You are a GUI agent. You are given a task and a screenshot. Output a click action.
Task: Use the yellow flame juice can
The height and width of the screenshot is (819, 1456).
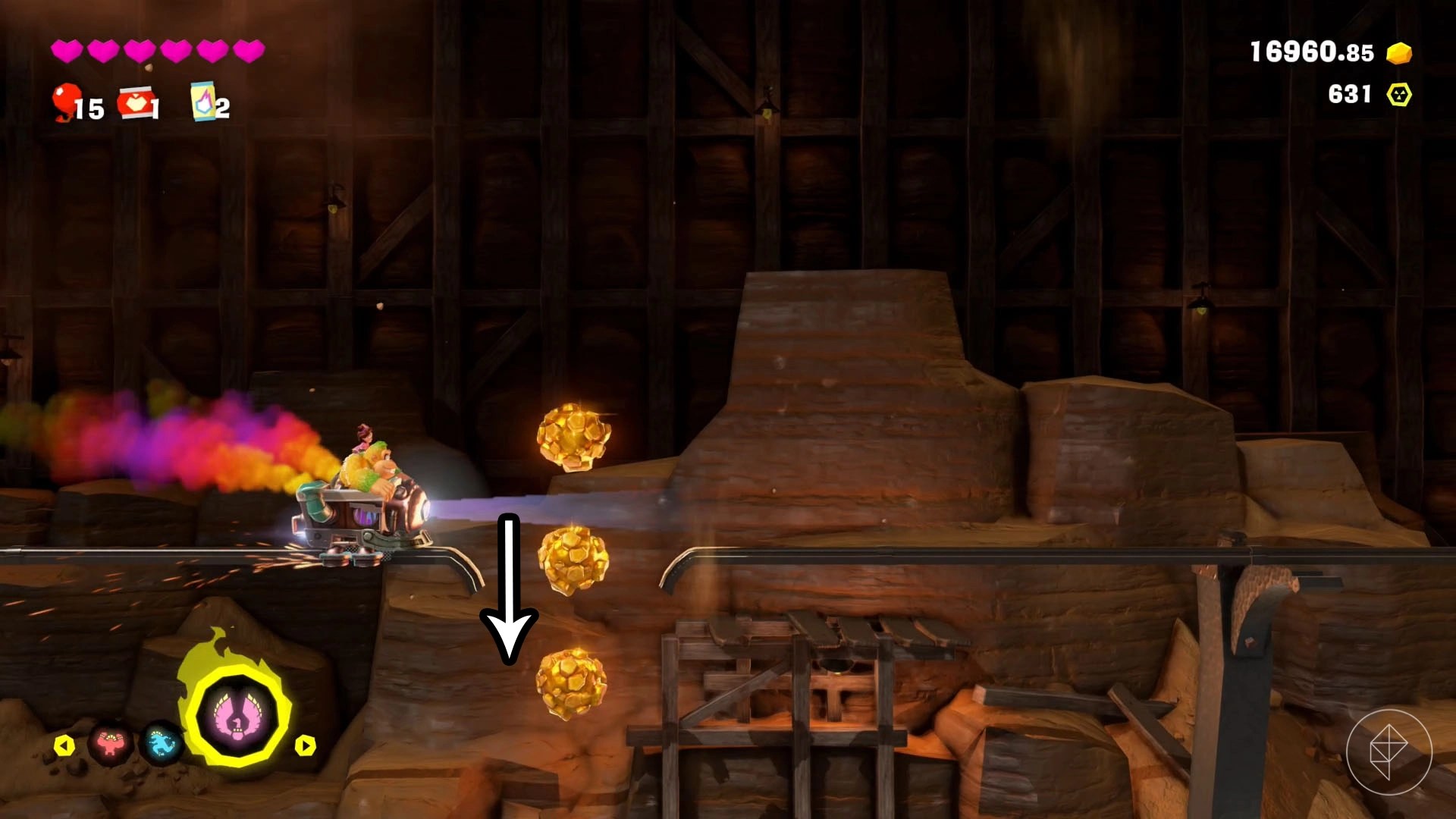pyautogui.click(x=202, y=102)
